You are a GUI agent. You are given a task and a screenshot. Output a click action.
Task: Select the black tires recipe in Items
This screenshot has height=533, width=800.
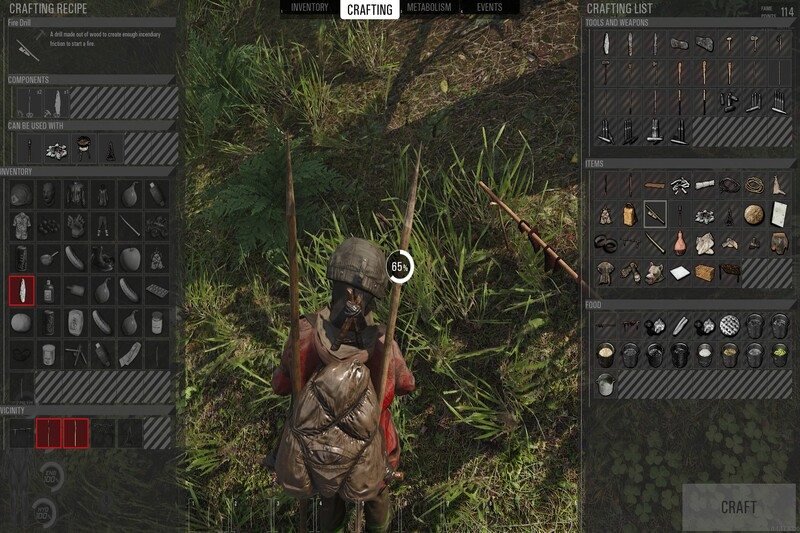coord(606,242)
